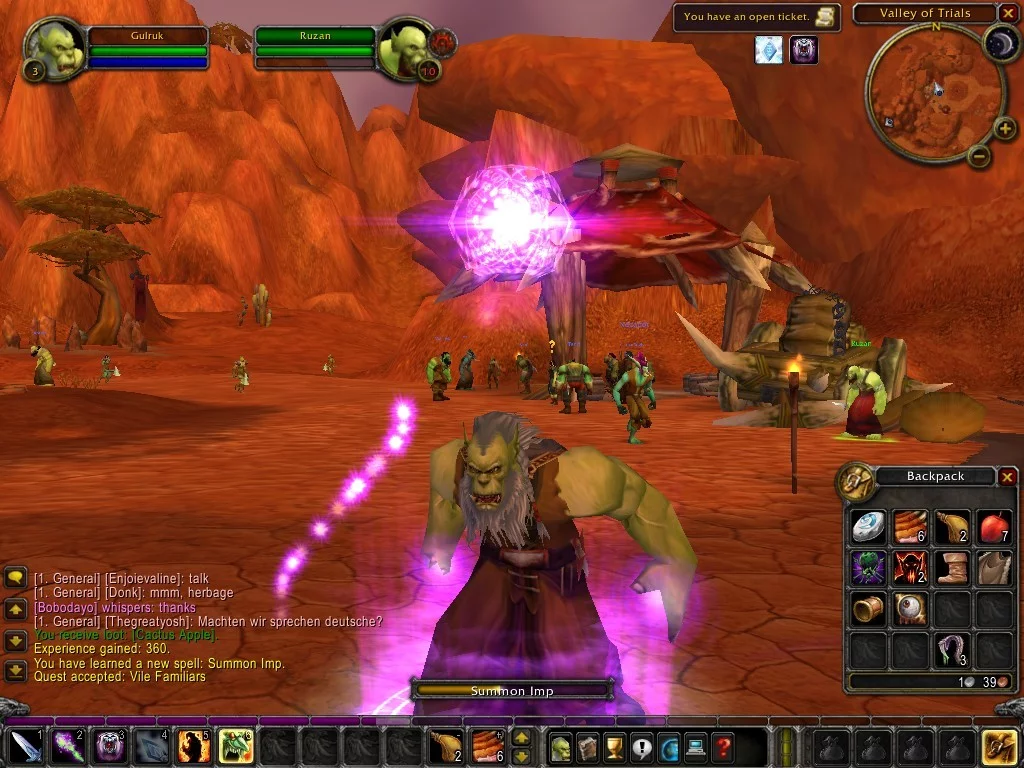This screenshot has width=1024, height=768.
Task: Select the brown boot item in Backpack
Action: [x=951, y=567]
